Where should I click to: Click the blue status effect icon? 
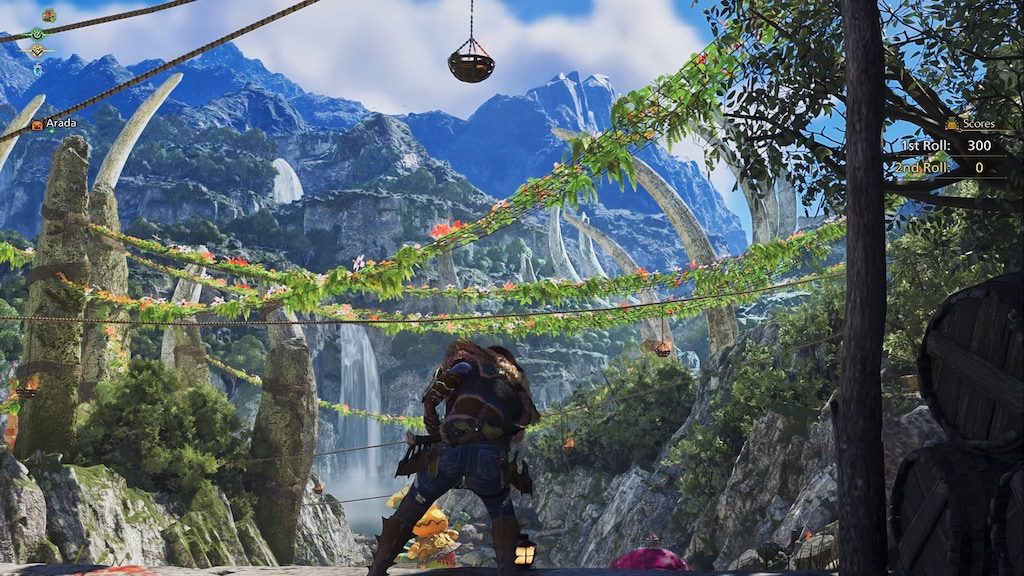[x=37, y=69]
